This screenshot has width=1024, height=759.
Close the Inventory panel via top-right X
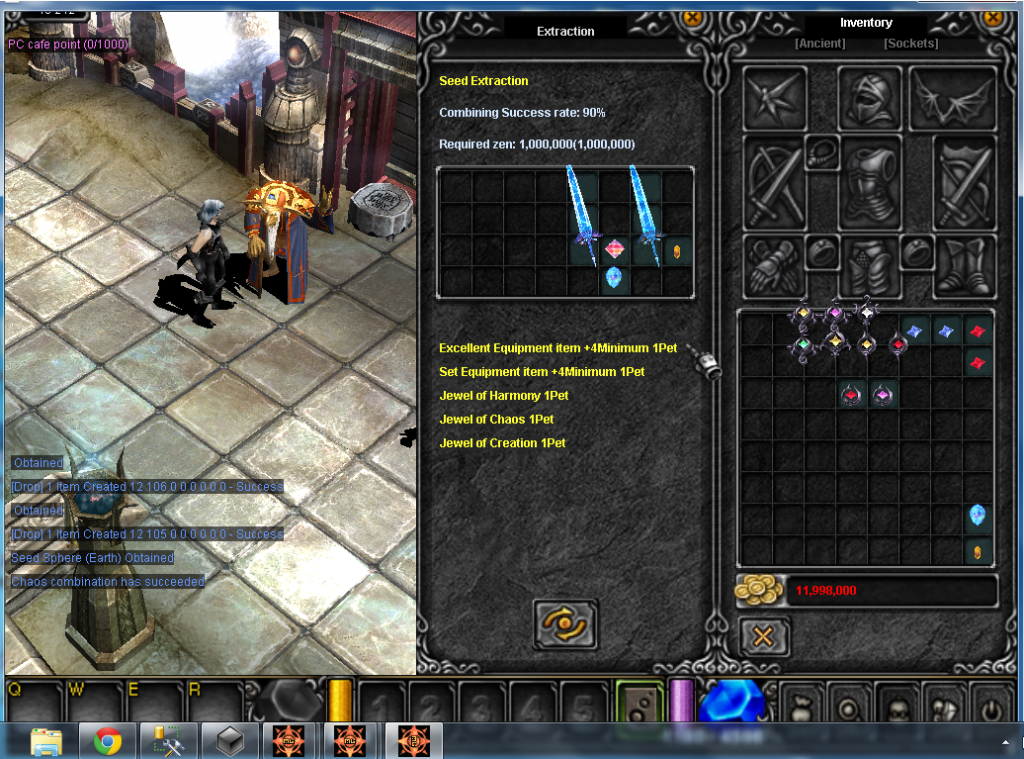(x=993, y=17)
